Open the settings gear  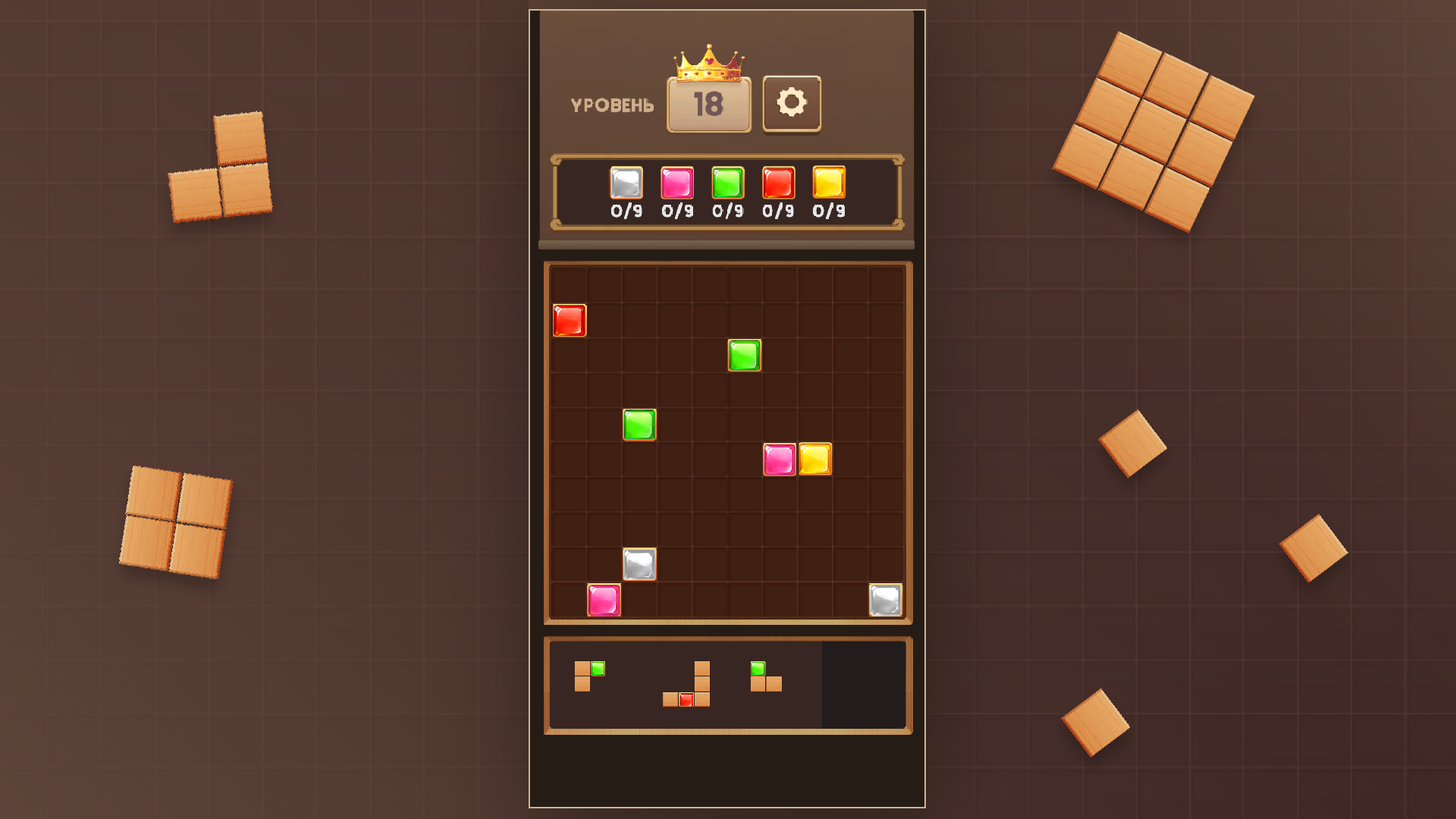click(792, 104)
